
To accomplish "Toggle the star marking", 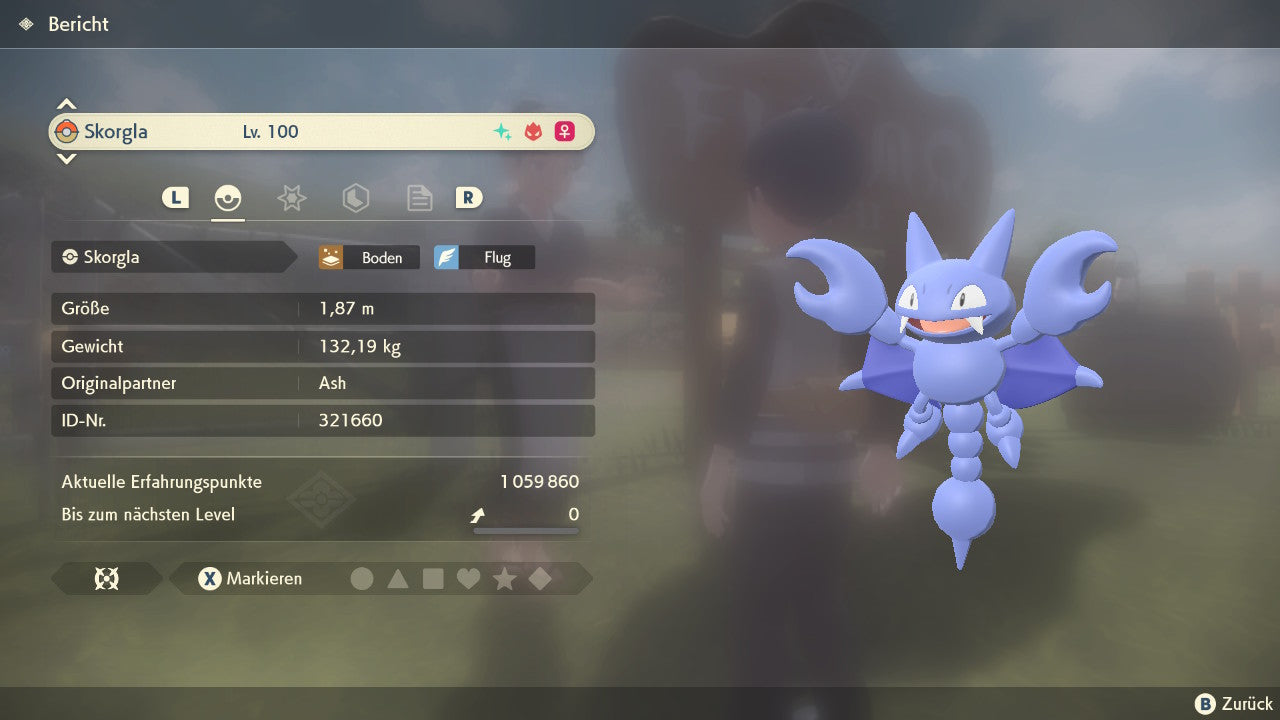I will (504, 578).
